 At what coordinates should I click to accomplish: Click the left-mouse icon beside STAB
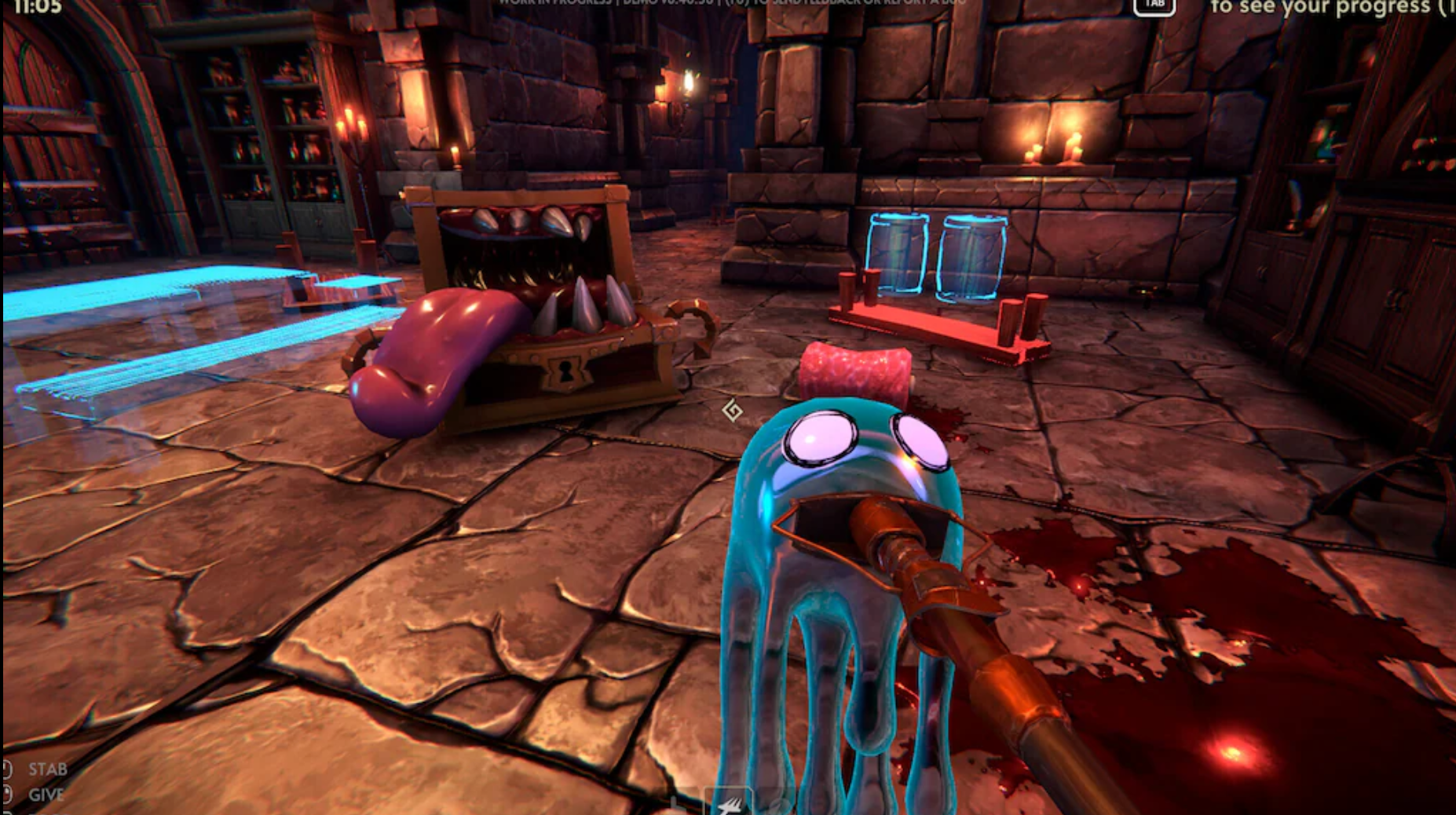click(x=6, y=769)
